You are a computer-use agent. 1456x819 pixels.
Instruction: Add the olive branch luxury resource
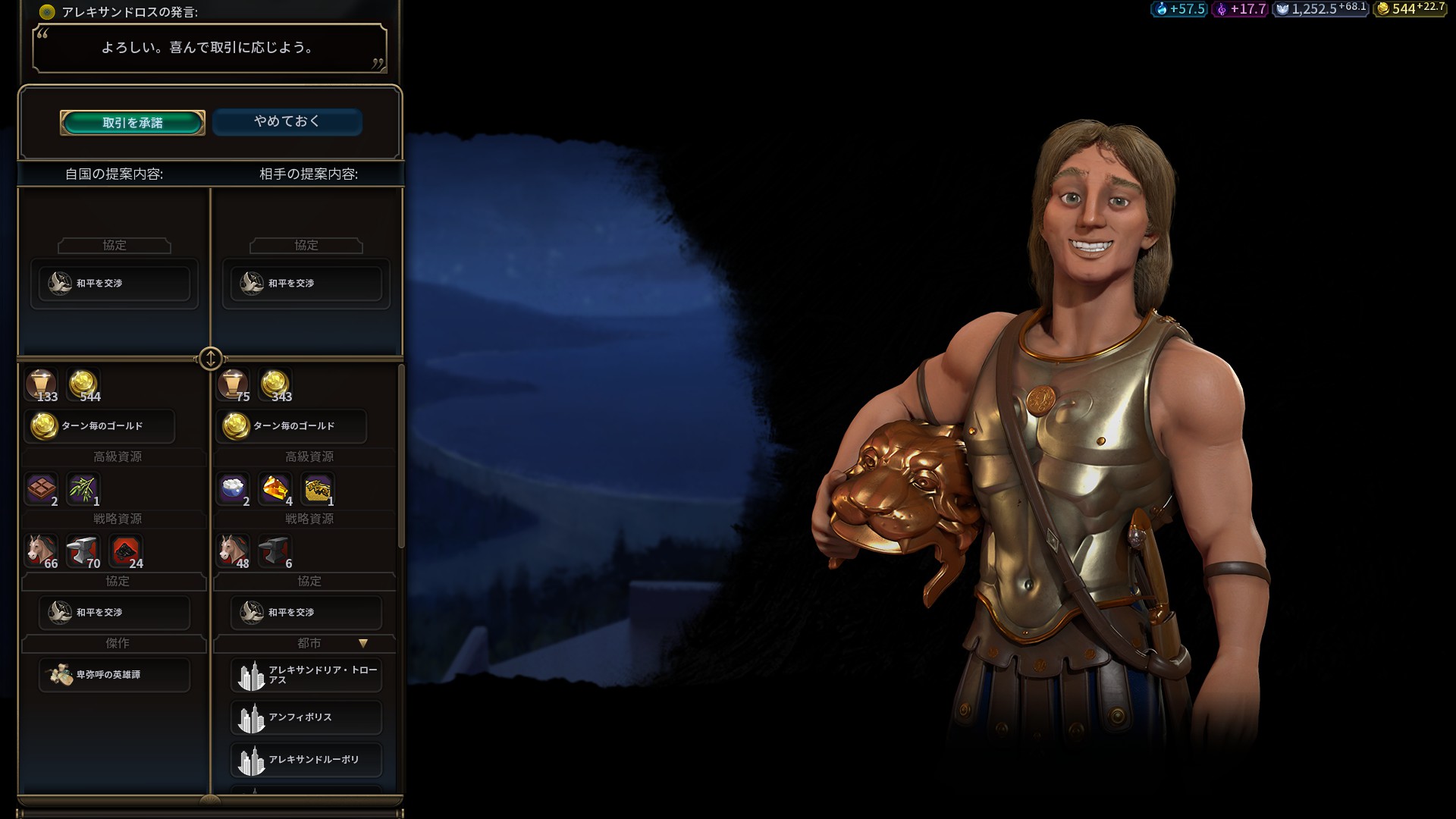83,489
